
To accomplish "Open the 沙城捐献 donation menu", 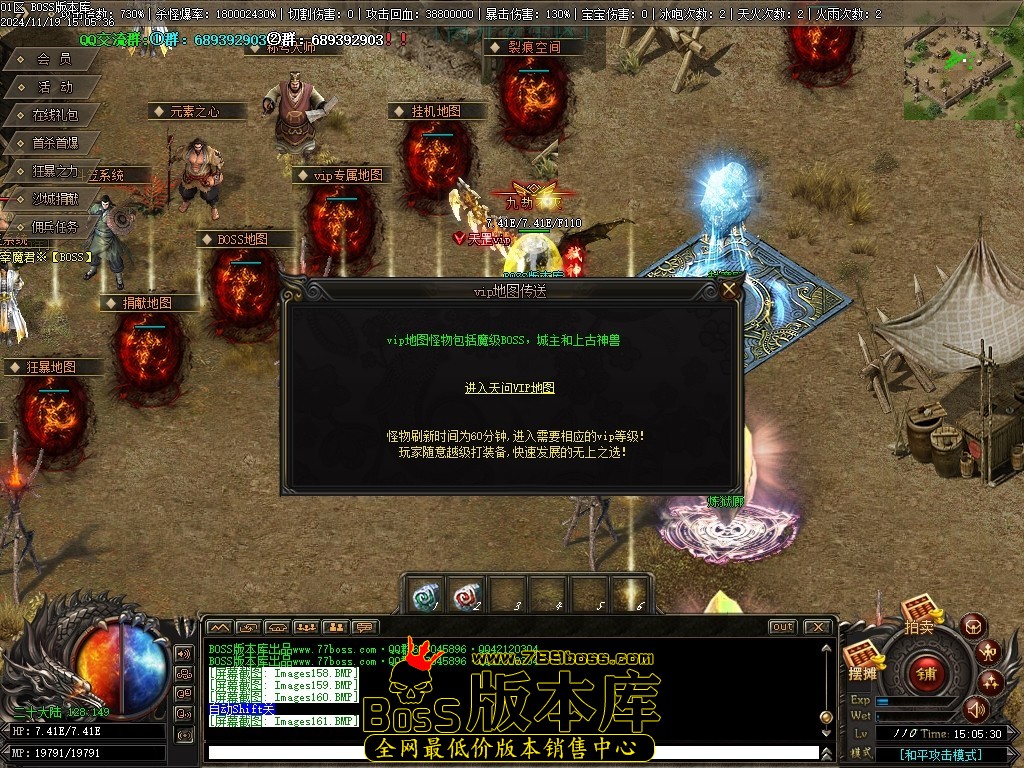I will point(54,199).
